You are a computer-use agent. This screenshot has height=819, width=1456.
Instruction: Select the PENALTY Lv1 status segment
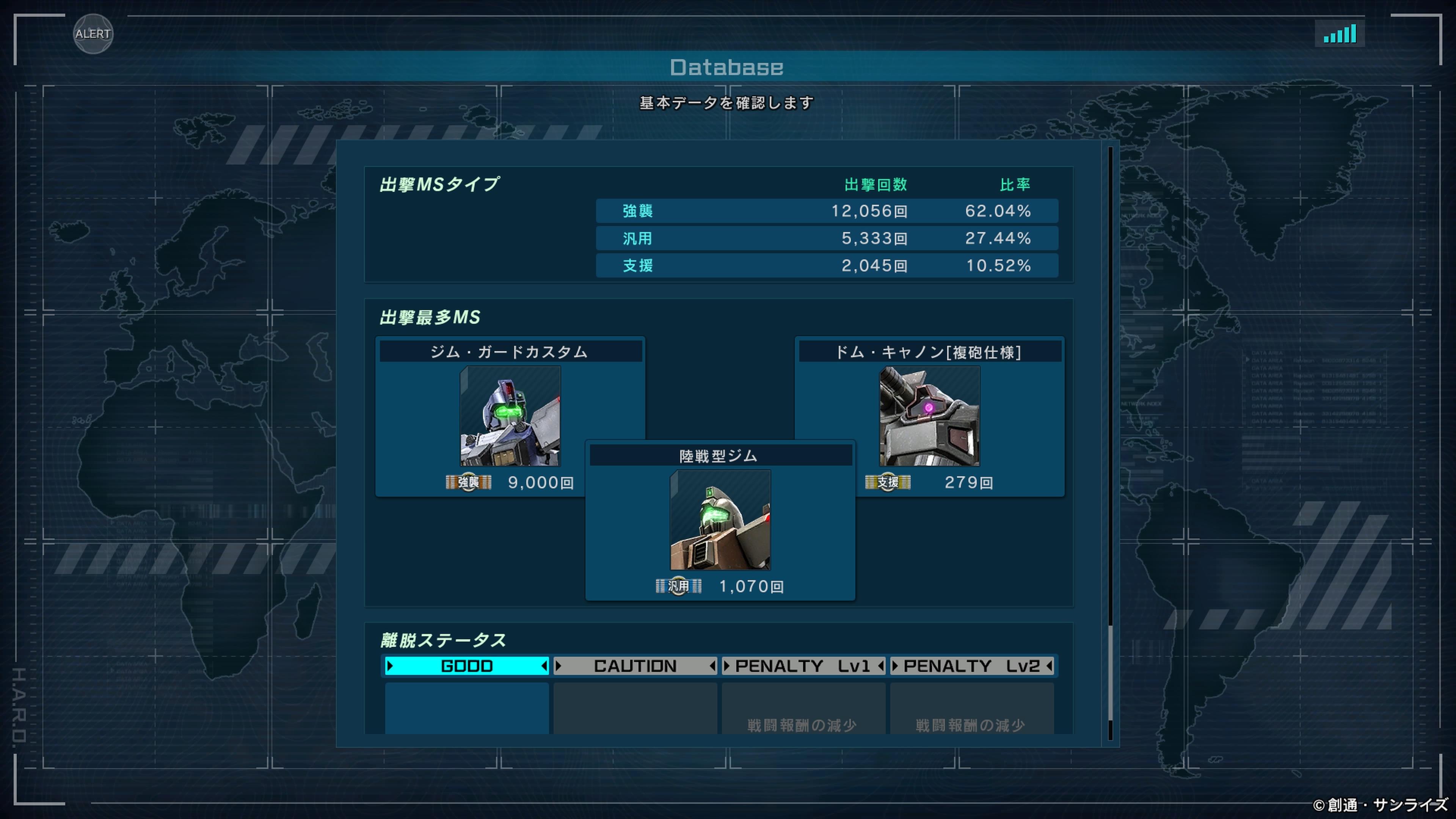803,666
